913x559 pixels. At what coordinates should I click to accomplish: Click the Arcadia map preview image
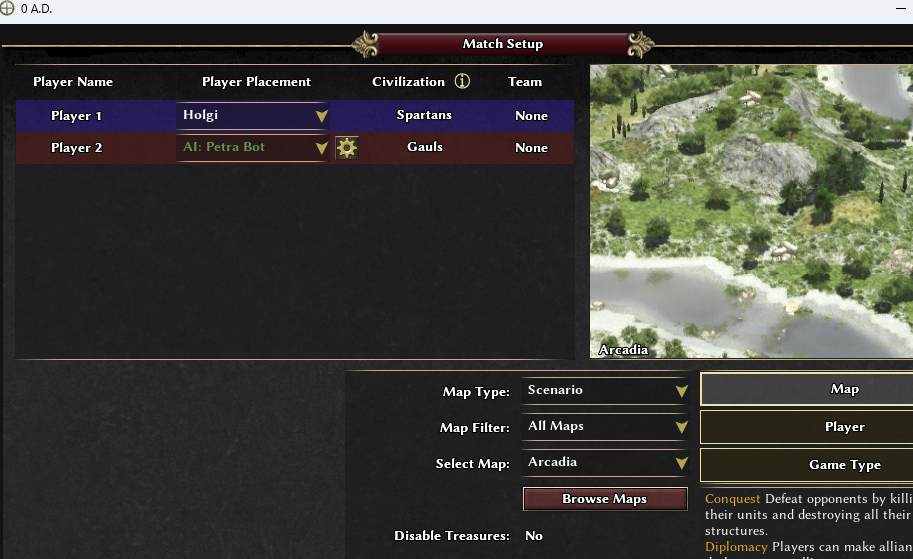click(750, 211)
